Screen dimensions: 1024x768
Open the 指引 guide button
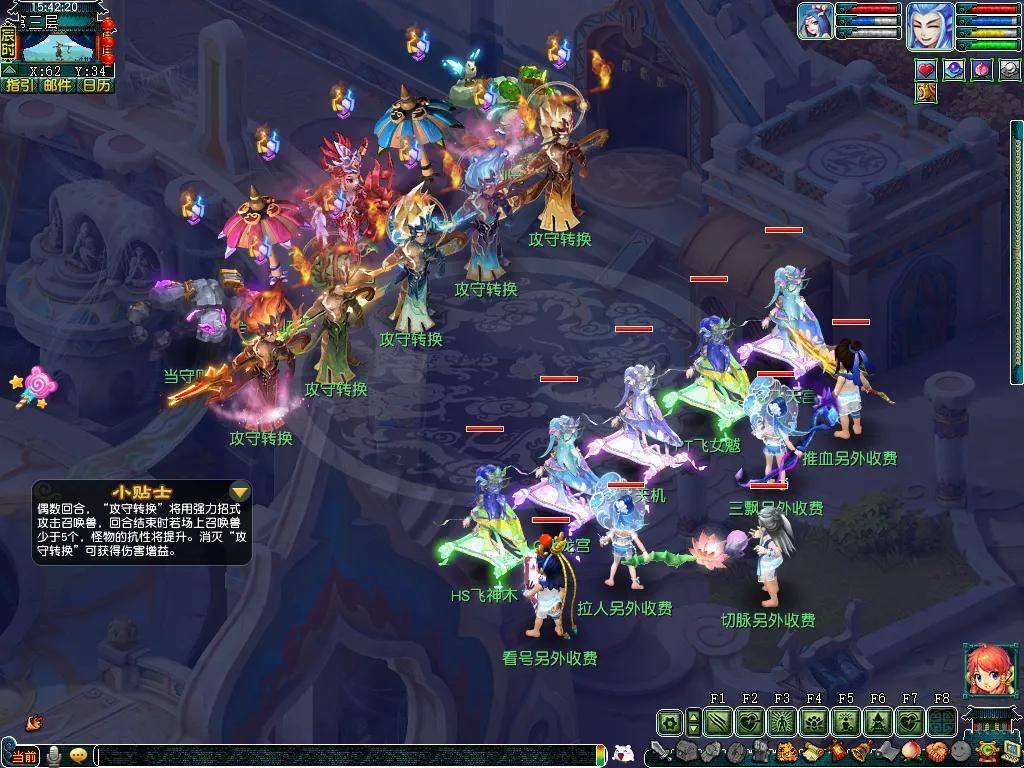[20, 86]
